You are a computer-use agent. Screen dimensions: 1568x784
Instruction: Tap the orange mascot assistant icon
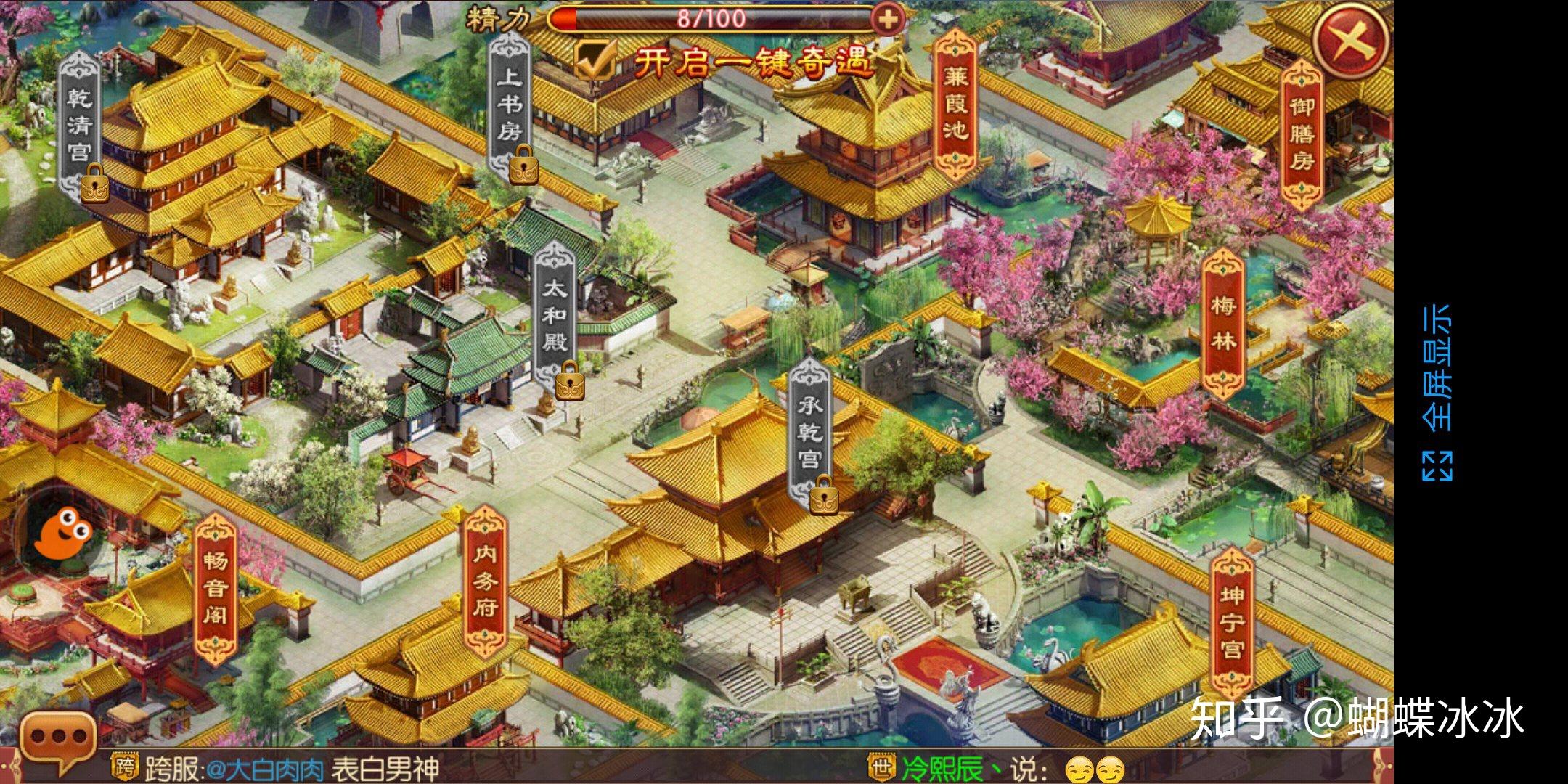[x=62, y=532]
